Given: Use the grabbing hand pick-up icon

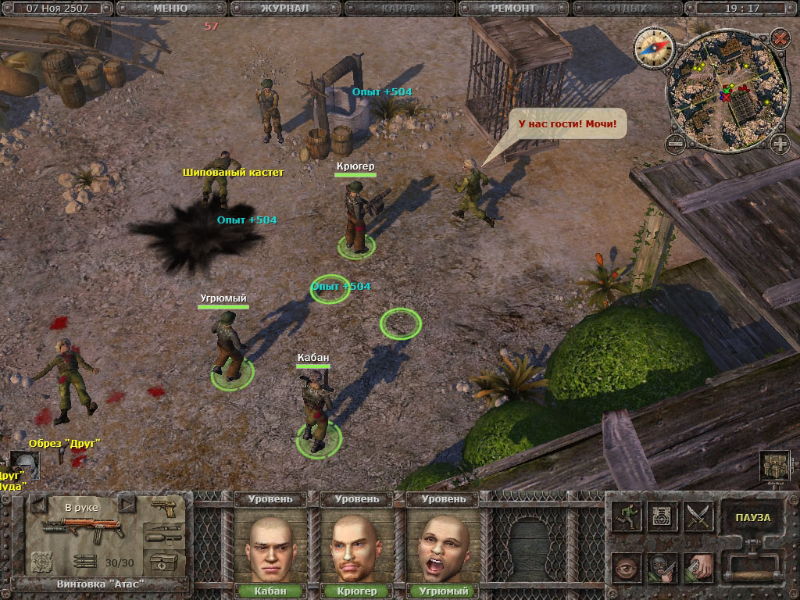Looking at the screenshot, I should pos(697,565).
